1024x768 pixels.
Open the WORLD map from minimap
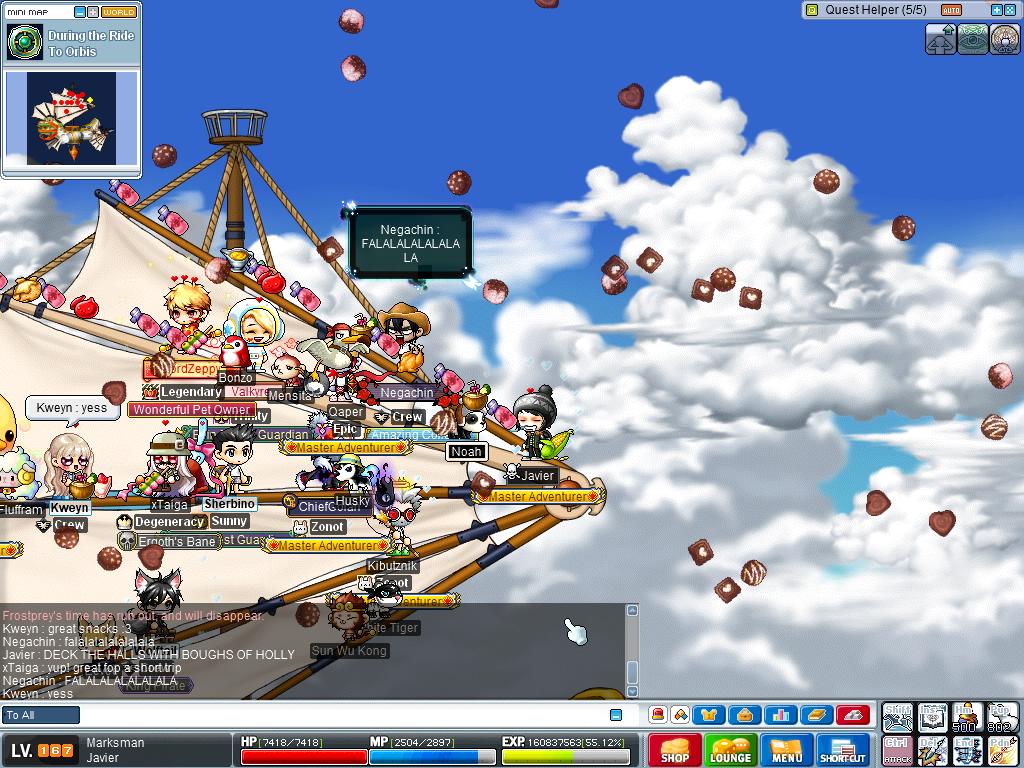(119, 12)
